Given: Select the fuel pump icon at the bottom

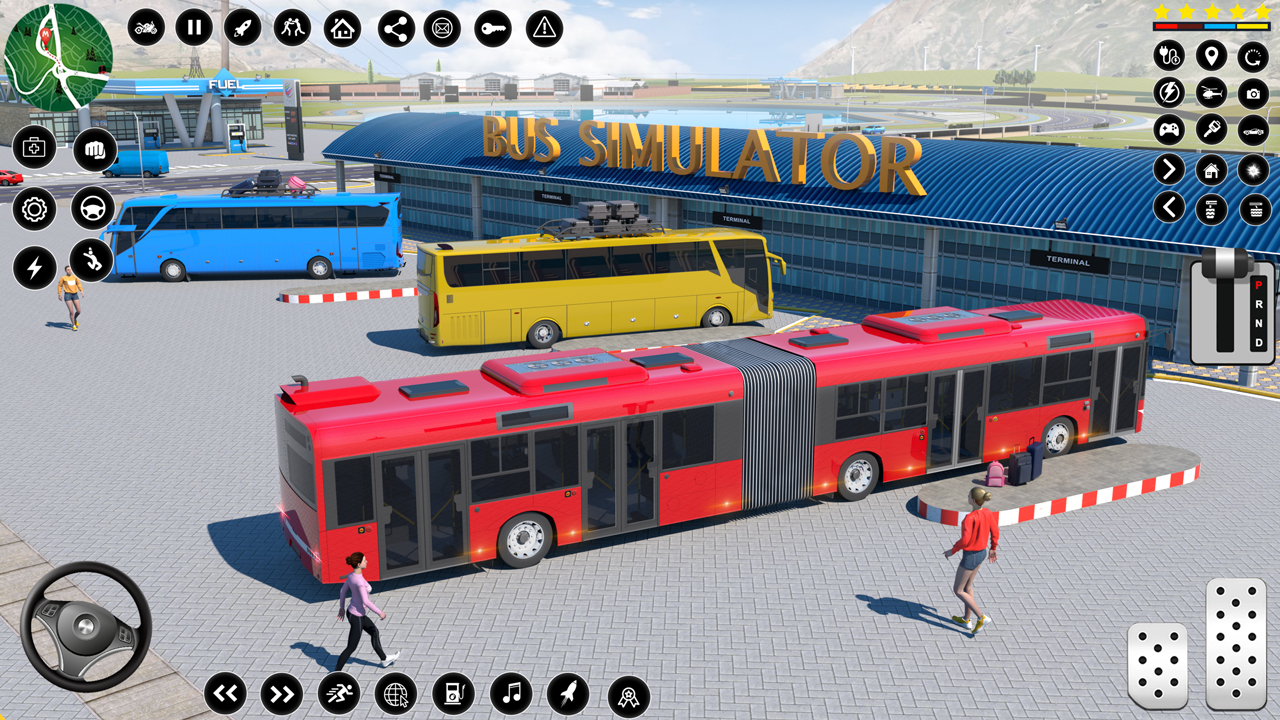Looking at the screenshot, I should coord(453,692).
